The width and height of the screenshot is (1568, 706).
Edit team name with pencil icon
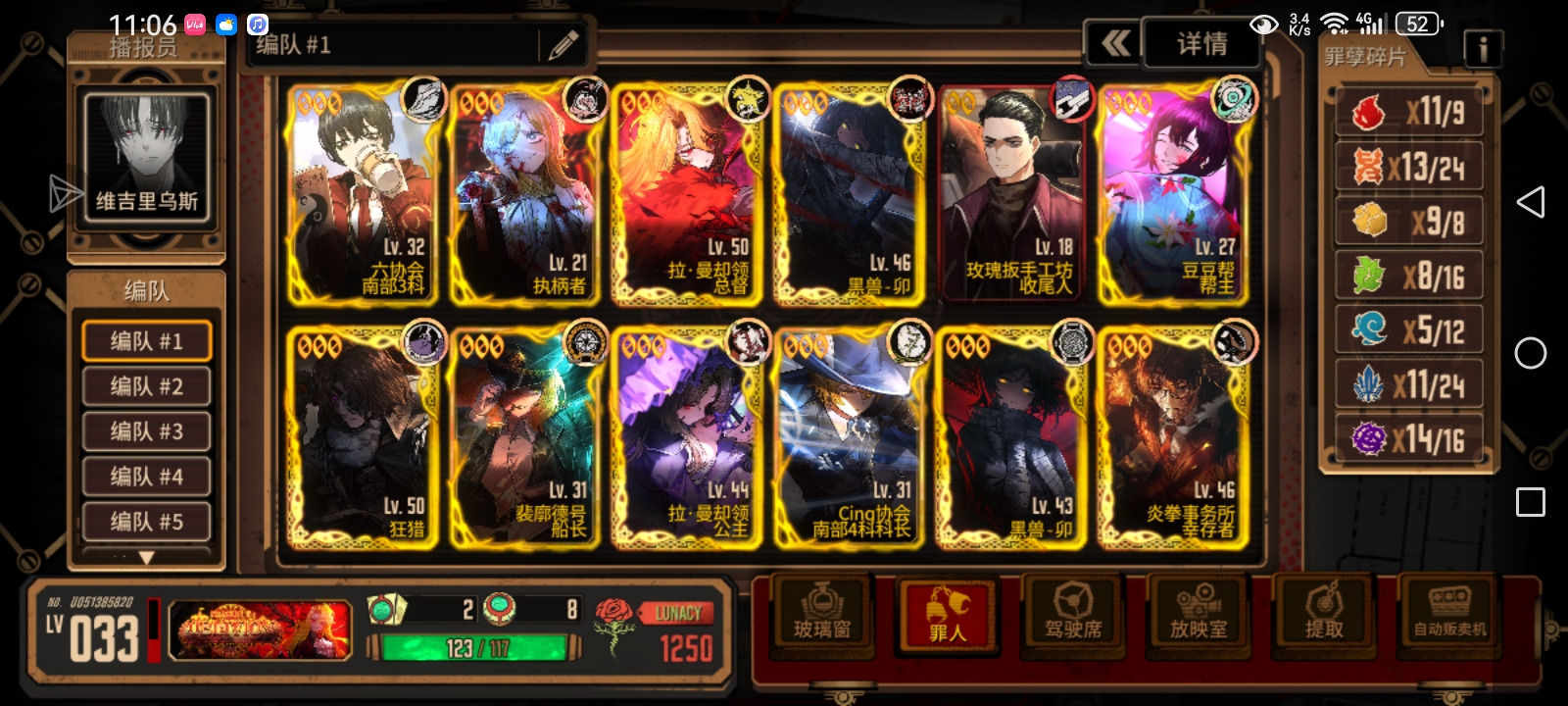[563, 45]
